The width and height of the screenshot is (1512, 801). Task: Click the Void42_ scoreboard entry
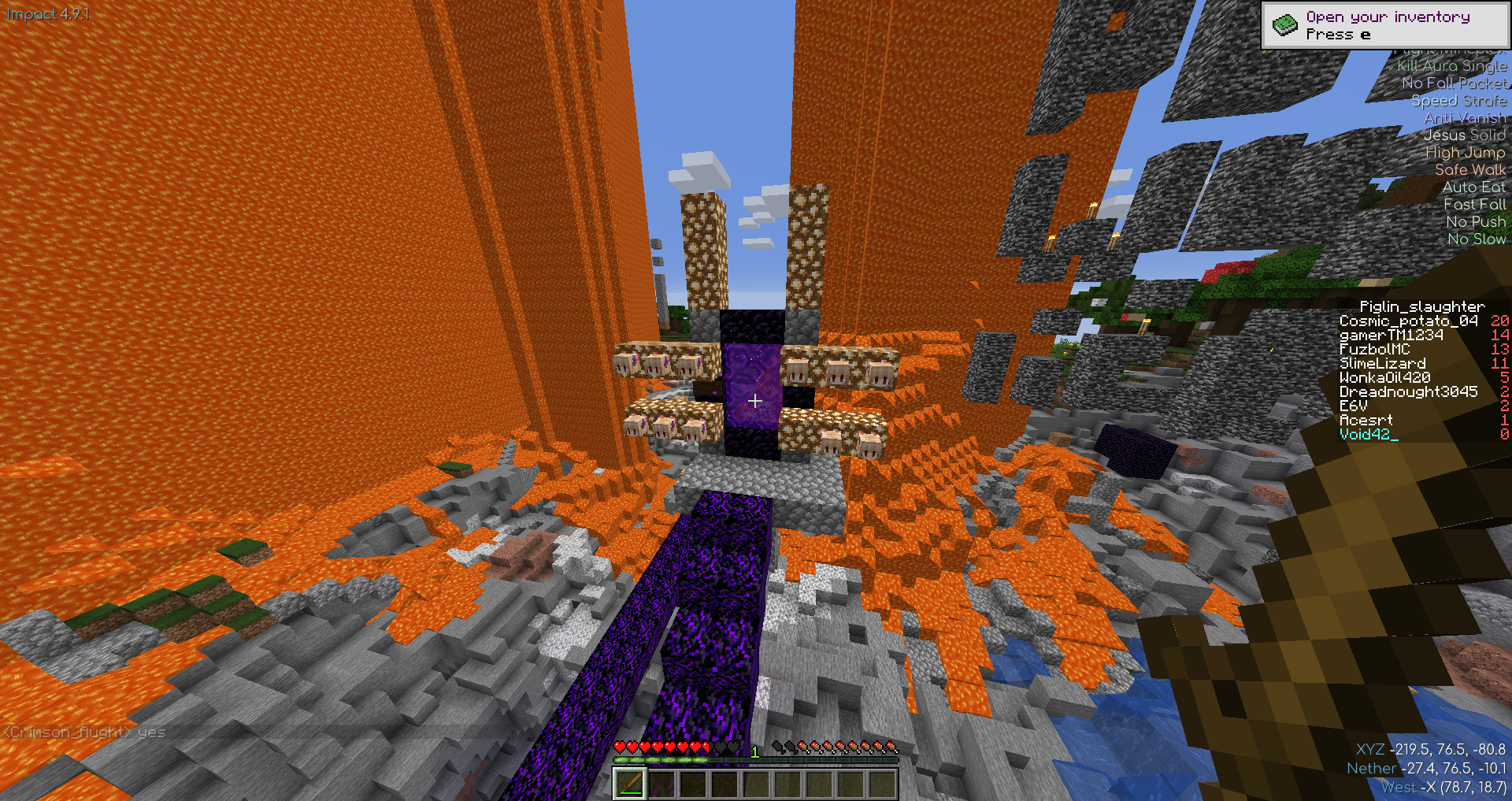click(1369, 434)
